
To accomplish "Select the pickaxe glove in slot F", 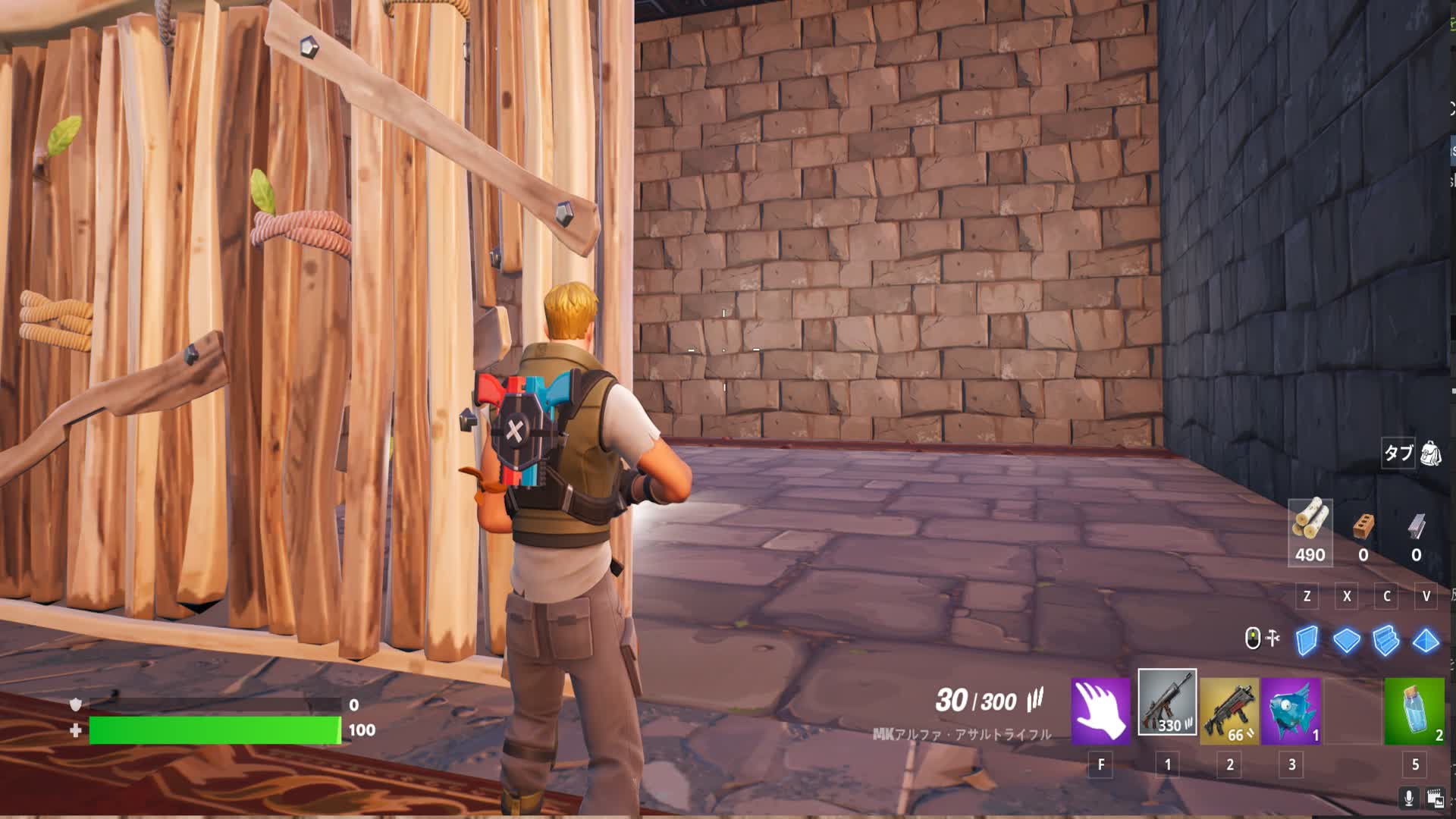I will click(x=1100, y=709).
